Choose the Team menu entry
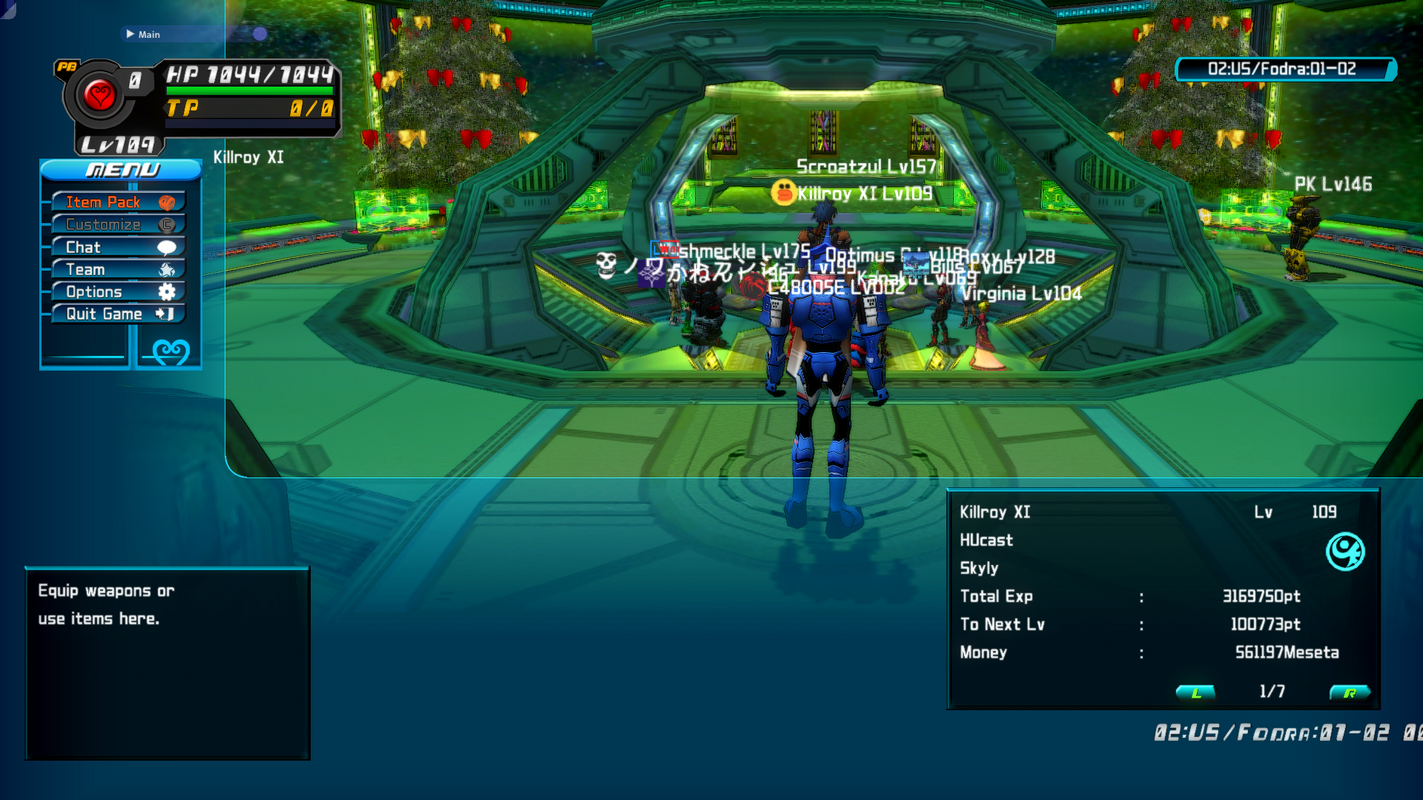1423x800 pixels. tap(118, 269)
